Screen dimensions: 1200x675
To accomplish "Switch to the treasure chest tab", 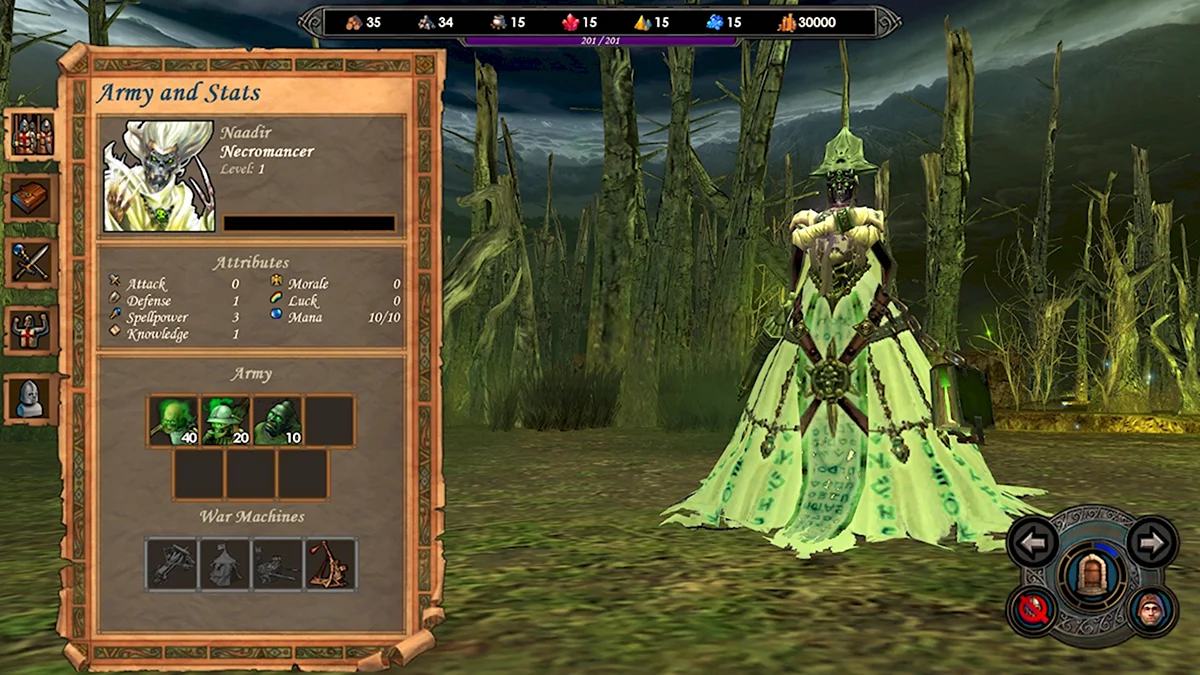I will point(33,198).
